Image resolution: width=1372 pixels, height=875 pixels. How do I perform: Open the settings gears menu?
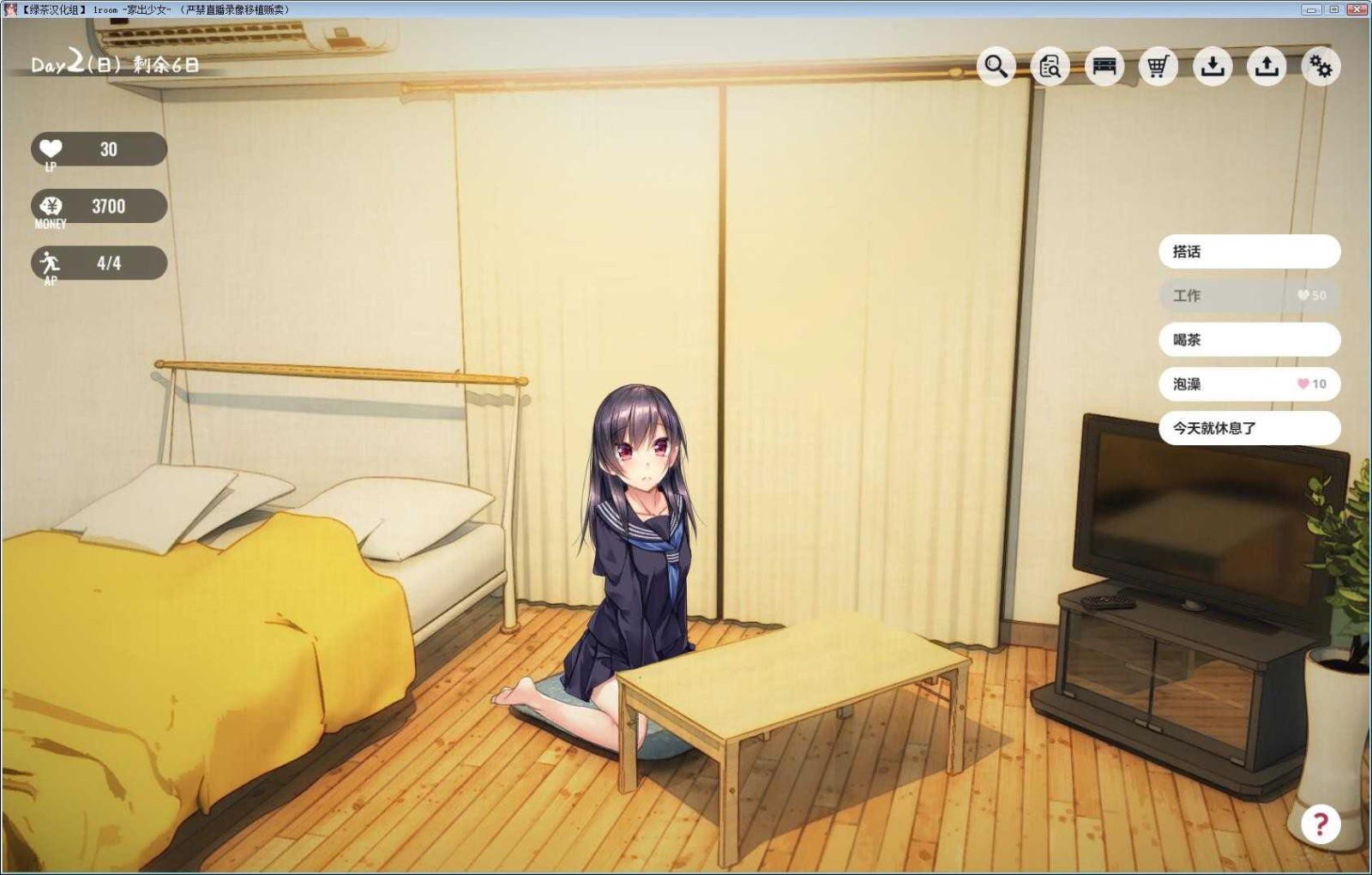[1321, 65]
